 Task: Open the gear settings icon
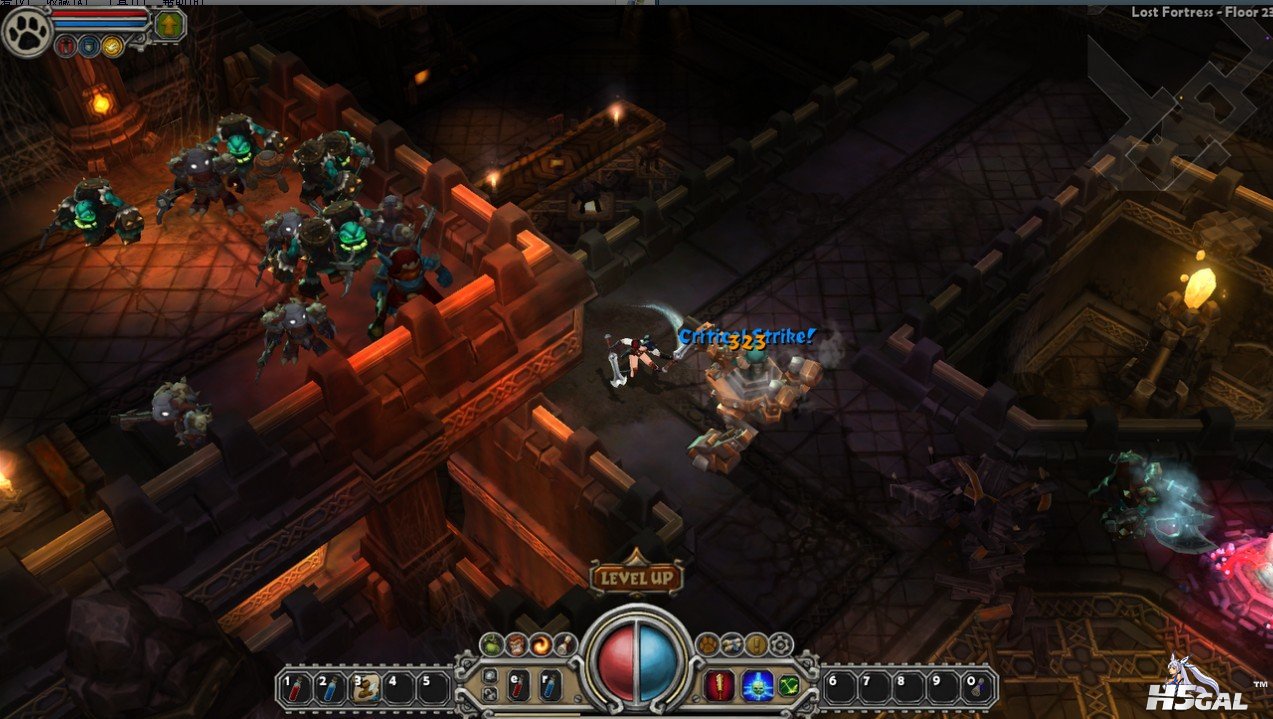click(x=781, y=645)
